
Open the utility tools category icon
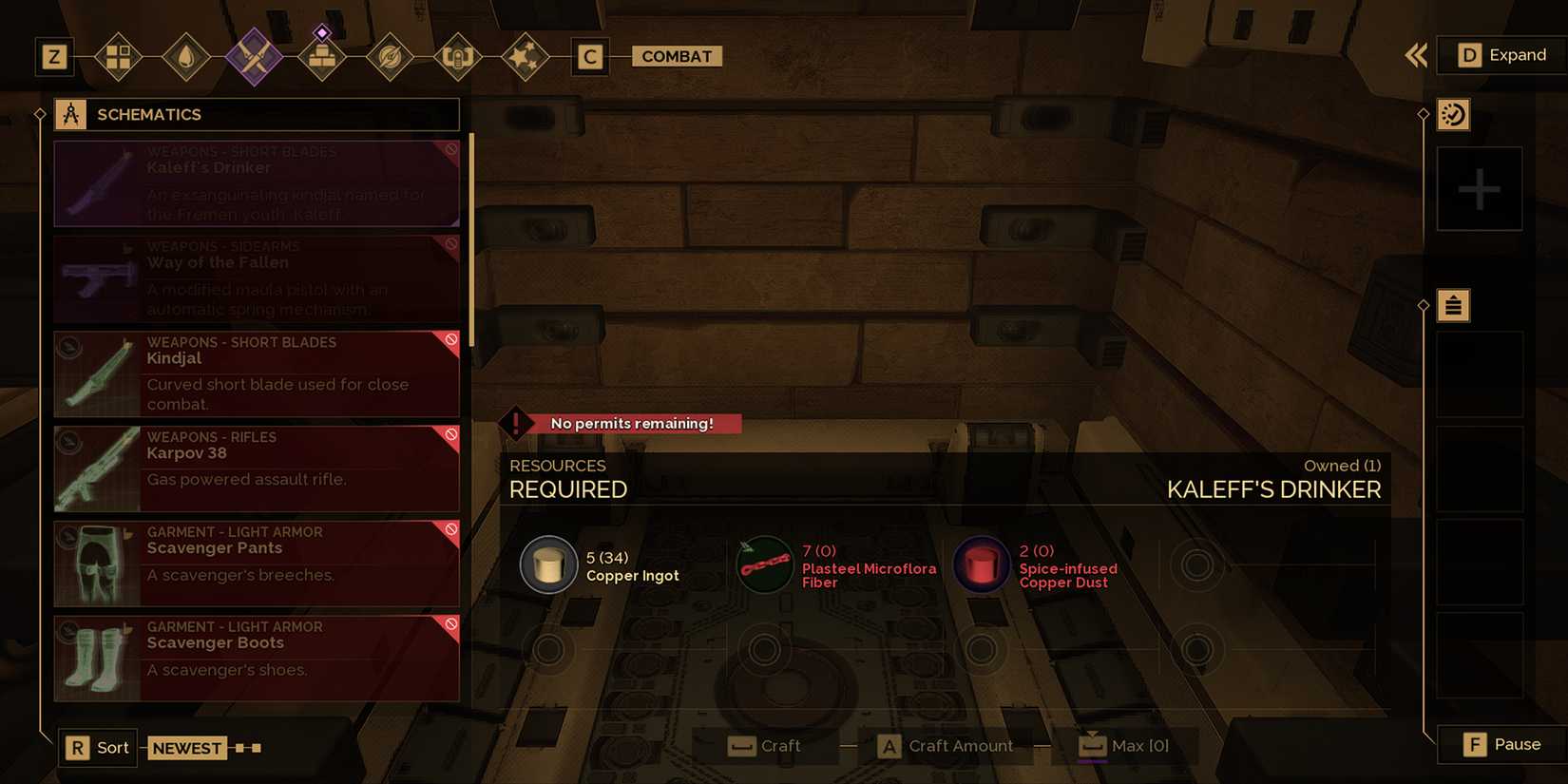pos(457,56)
